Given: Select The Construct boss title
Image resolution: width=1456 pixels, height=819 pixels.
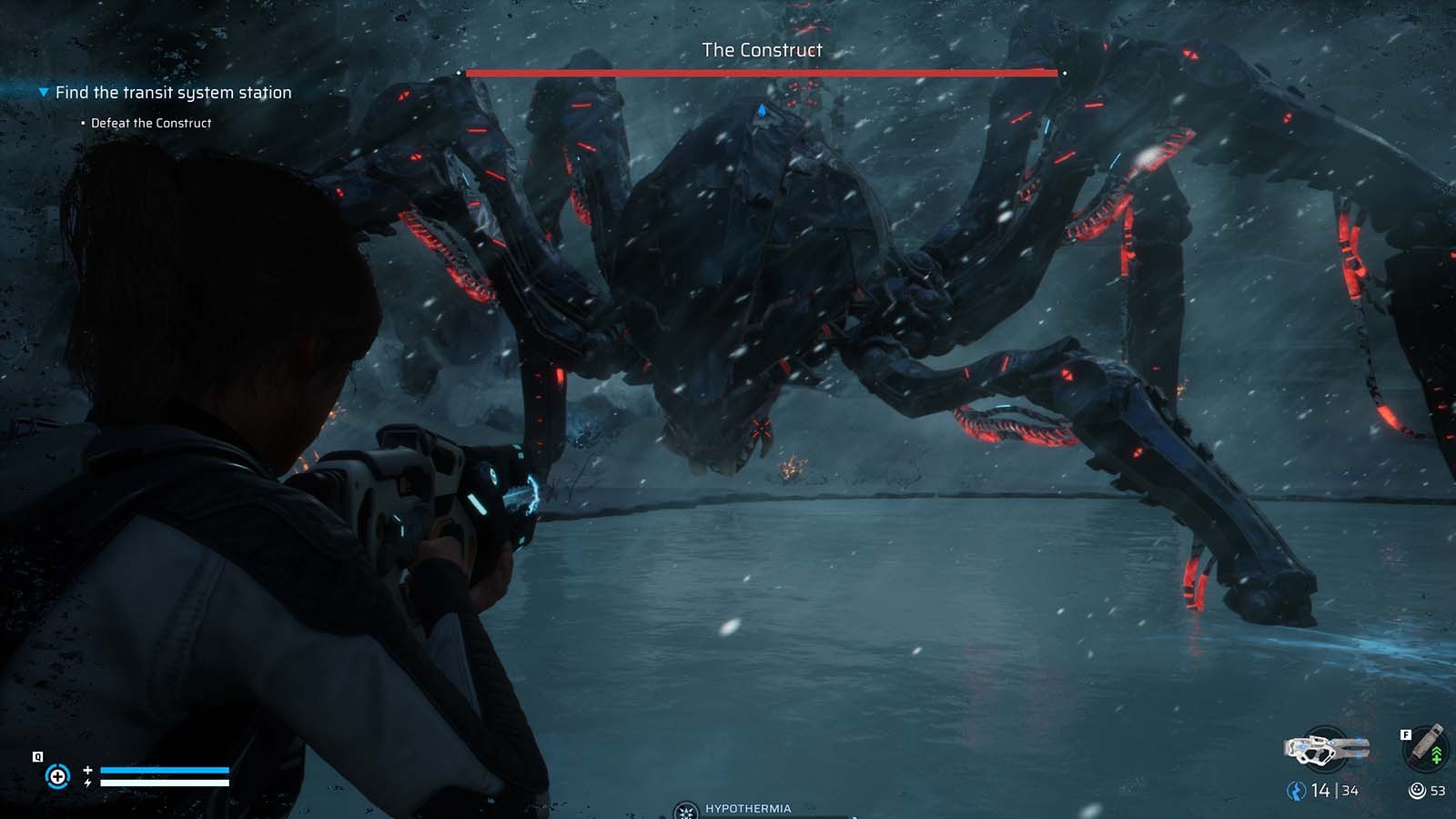Looking at the screenshot, I should coord(761,51).
